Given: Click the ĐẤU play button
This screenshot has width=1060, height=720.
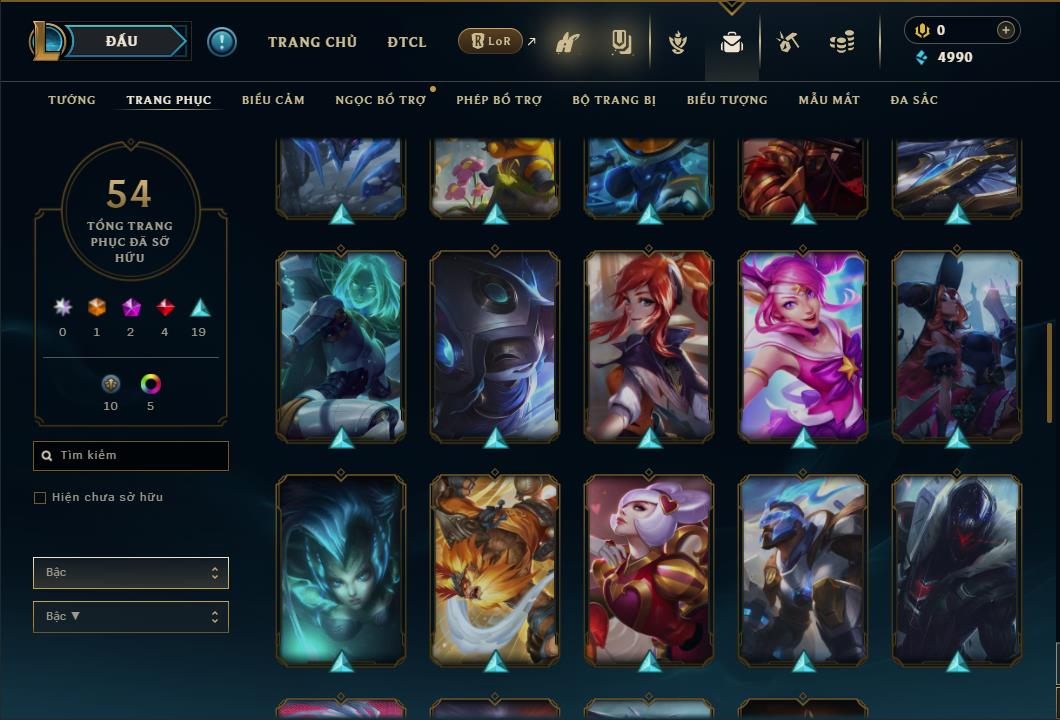Looking at the screenshot, I should (122, 41).
